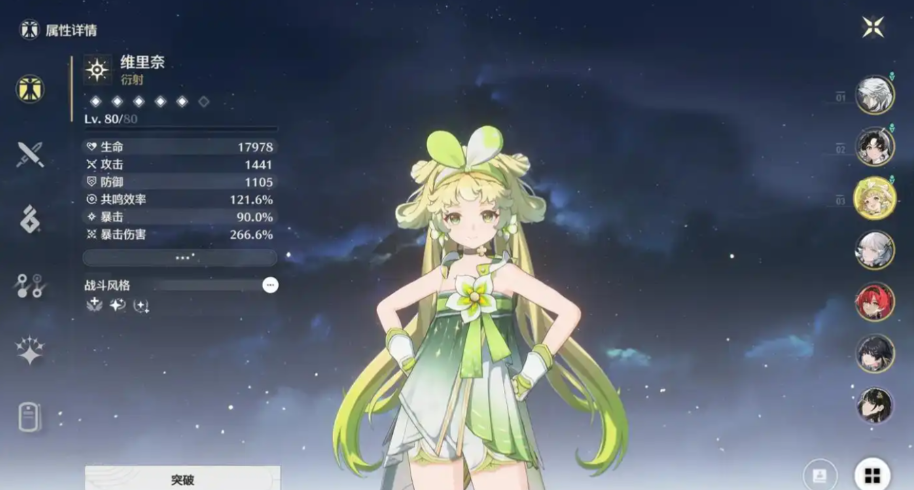Open combat style details via round dots button
914x490 pixels.
pos(270,285)
